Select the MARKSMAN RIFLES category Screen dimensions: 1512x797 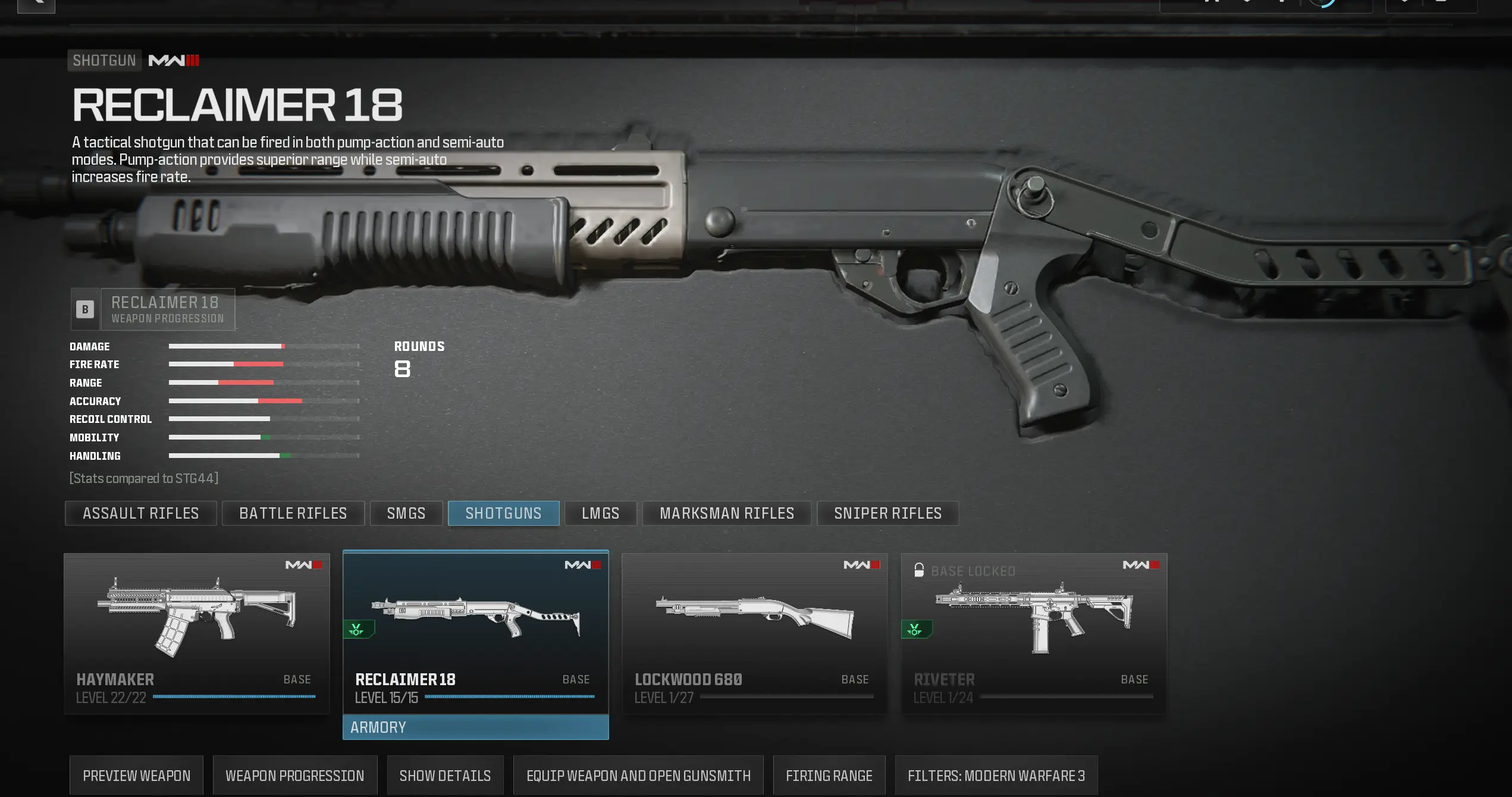tap(726, 513)
